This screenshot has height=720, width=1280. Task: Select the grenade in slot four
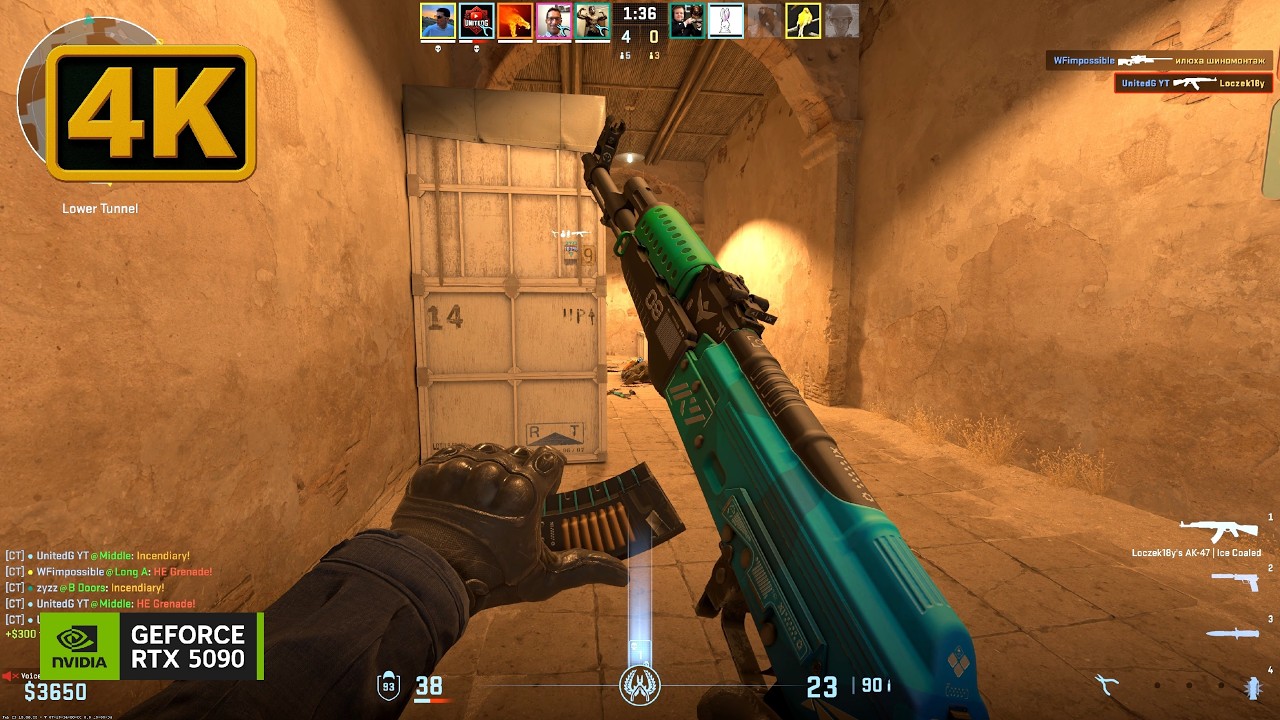click(1252, 686)
